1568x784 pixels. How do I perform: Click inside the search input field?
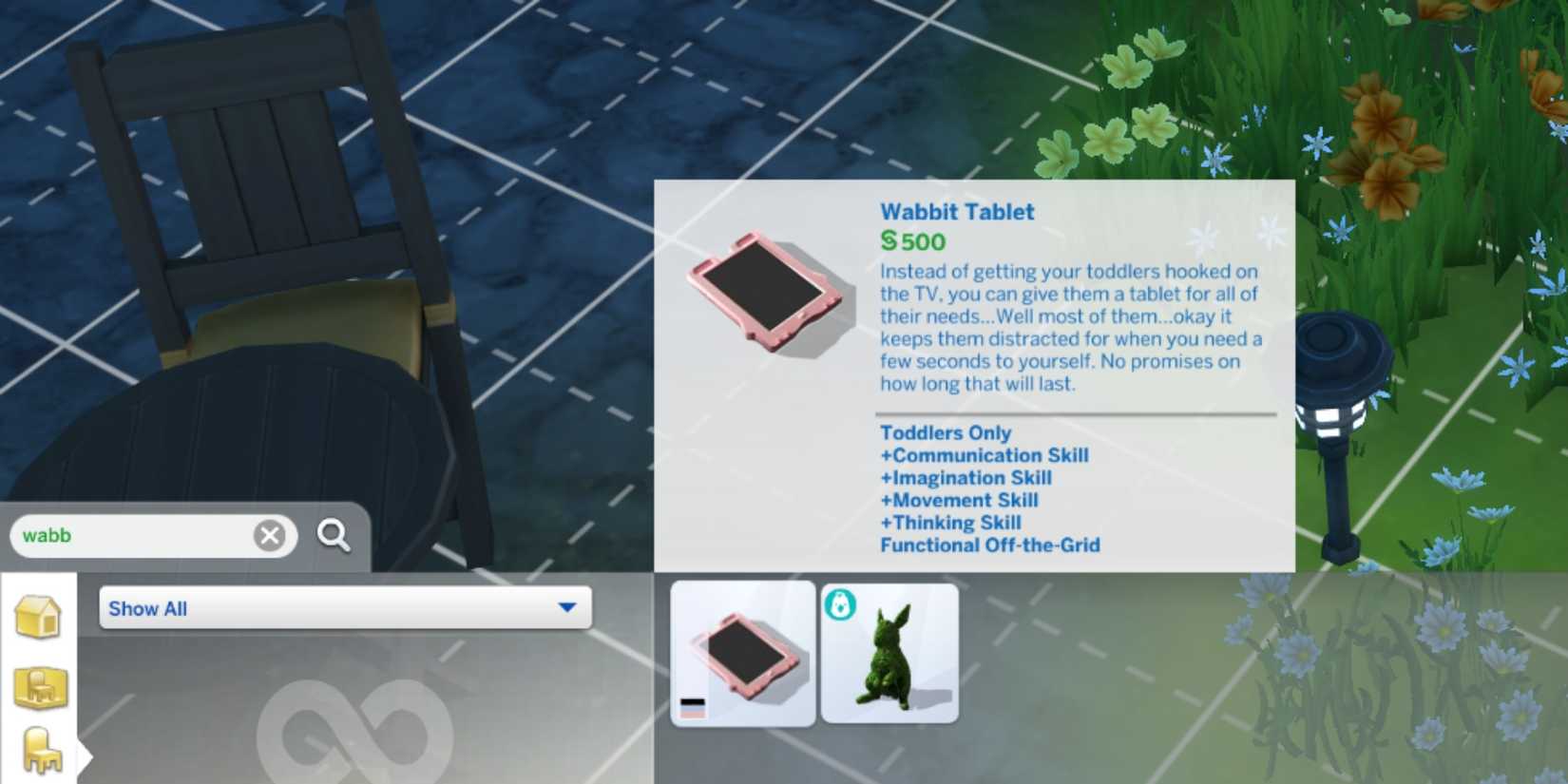point(143,535)
